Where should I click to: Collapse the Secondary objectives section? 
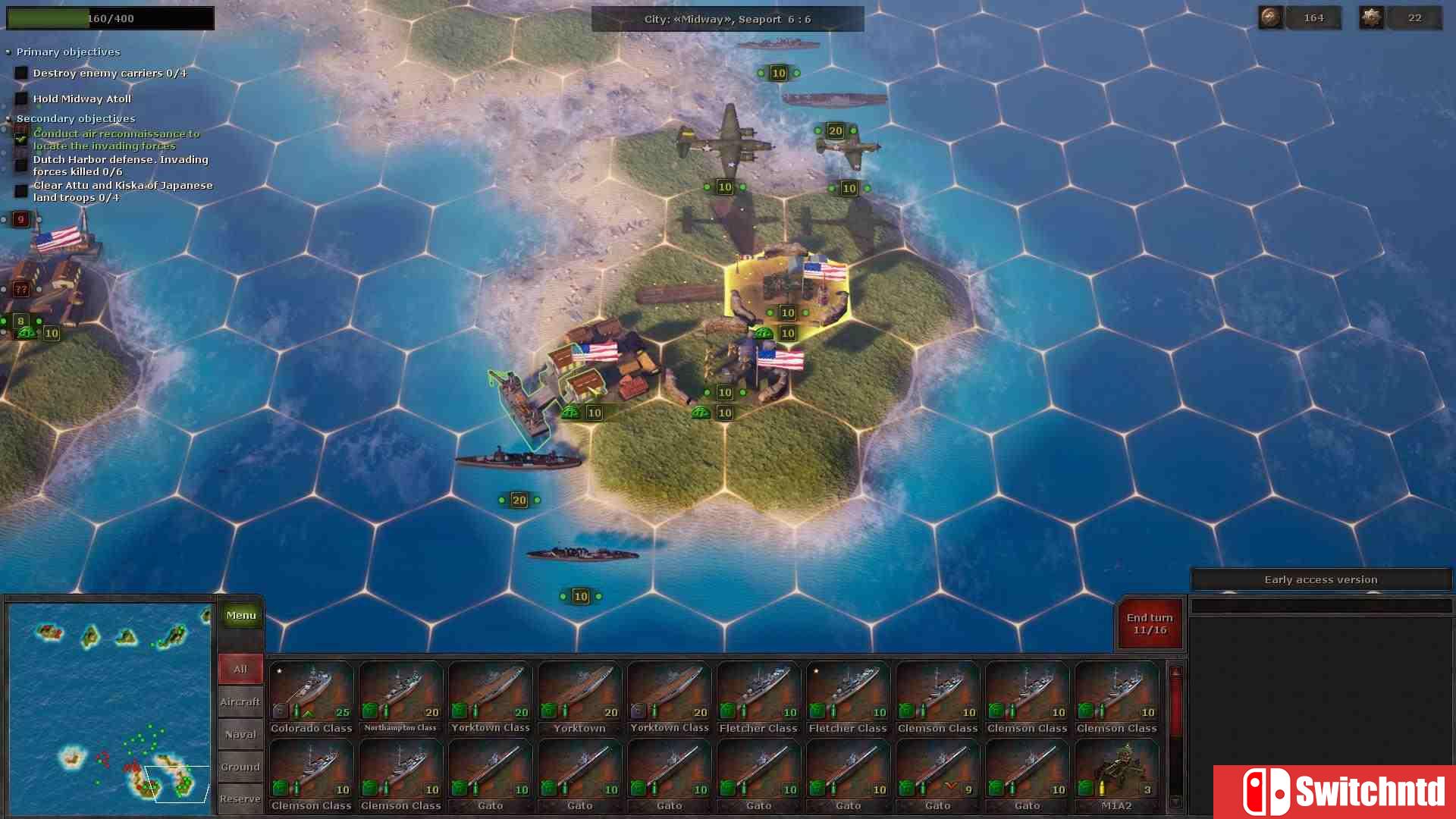pos(8,118)
